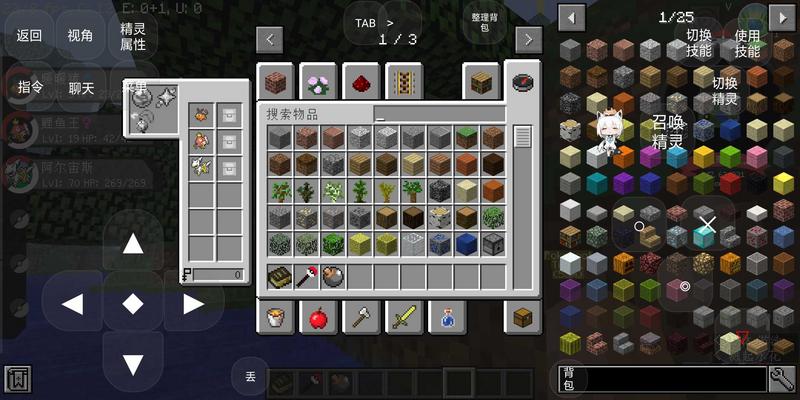Click the wrench icon beside 背包 box

tap(782, 378)
